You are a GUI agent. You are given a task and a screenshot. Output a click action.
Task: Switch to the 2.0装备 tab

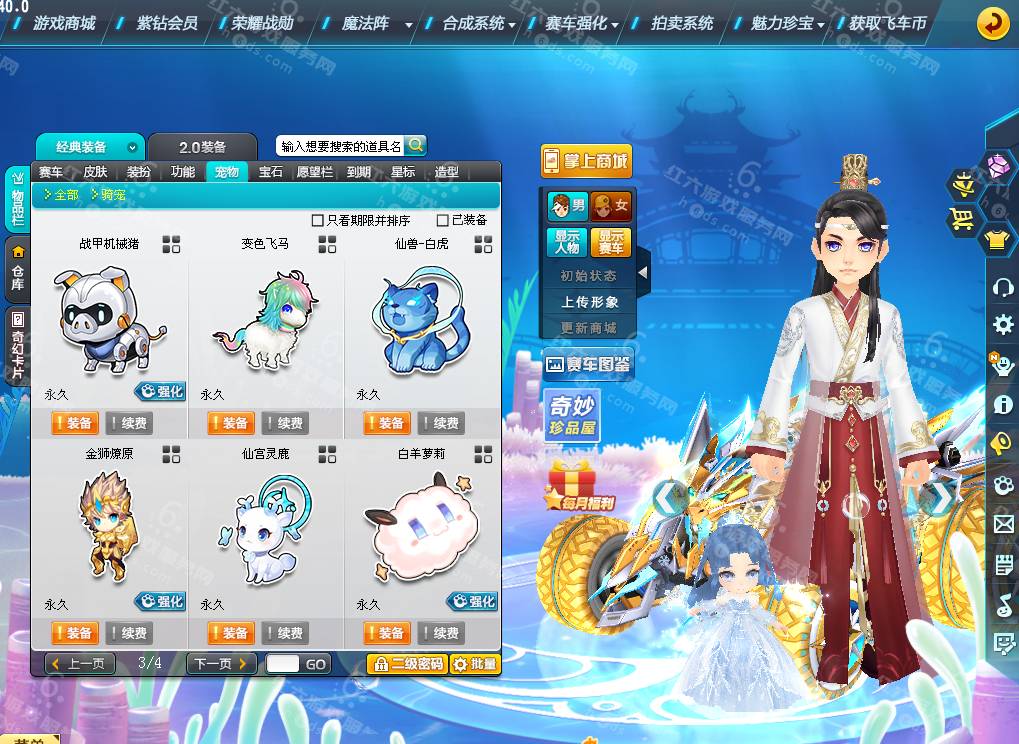click(202, 147)
